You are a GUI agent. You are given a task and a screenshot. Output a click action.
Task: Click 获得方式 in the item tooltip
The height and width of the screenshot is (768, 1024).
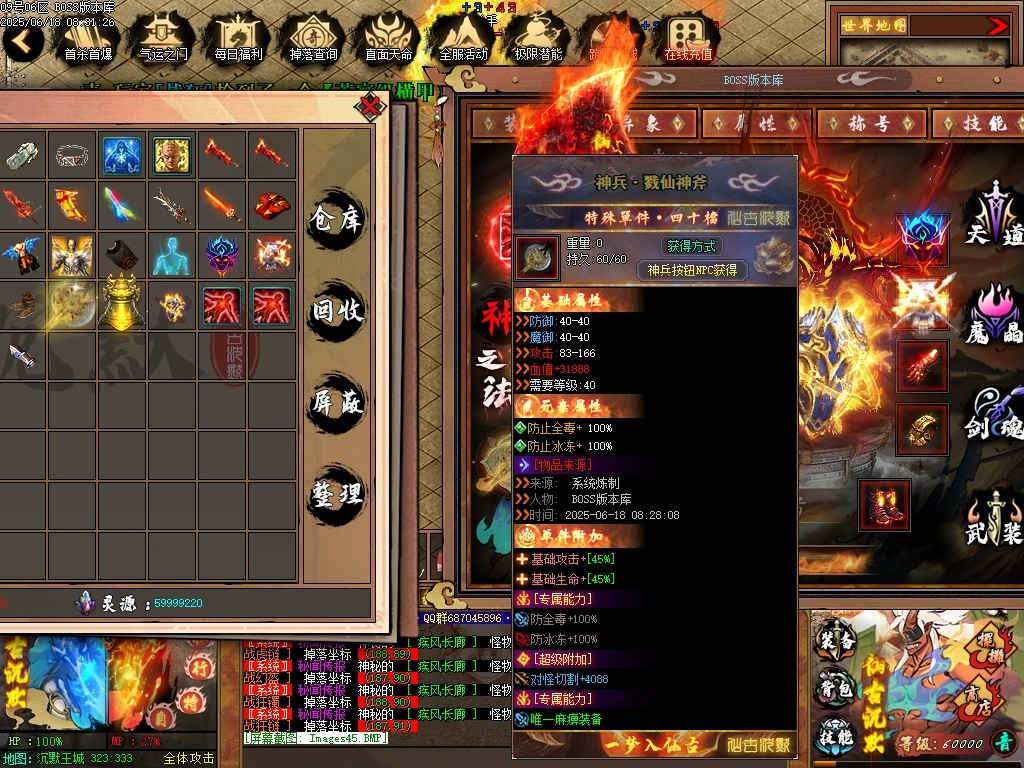pos(691,246)
